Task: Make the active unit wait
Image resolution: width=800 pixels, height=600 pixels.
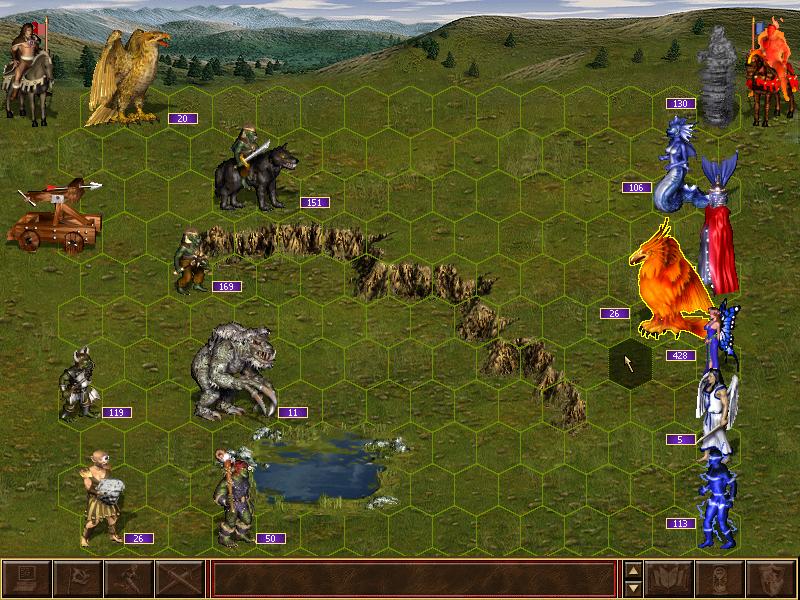Action: 721,579
